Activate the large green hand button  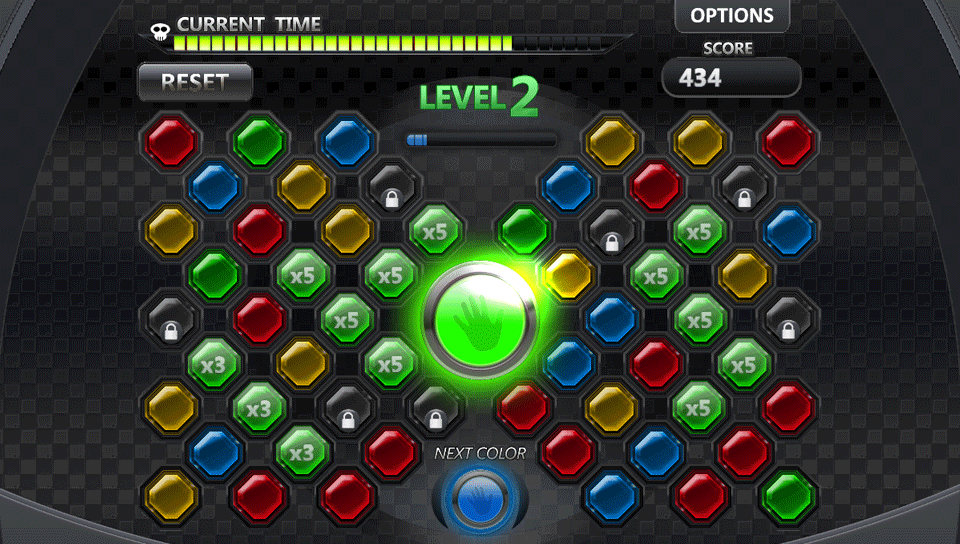[479, 322]
